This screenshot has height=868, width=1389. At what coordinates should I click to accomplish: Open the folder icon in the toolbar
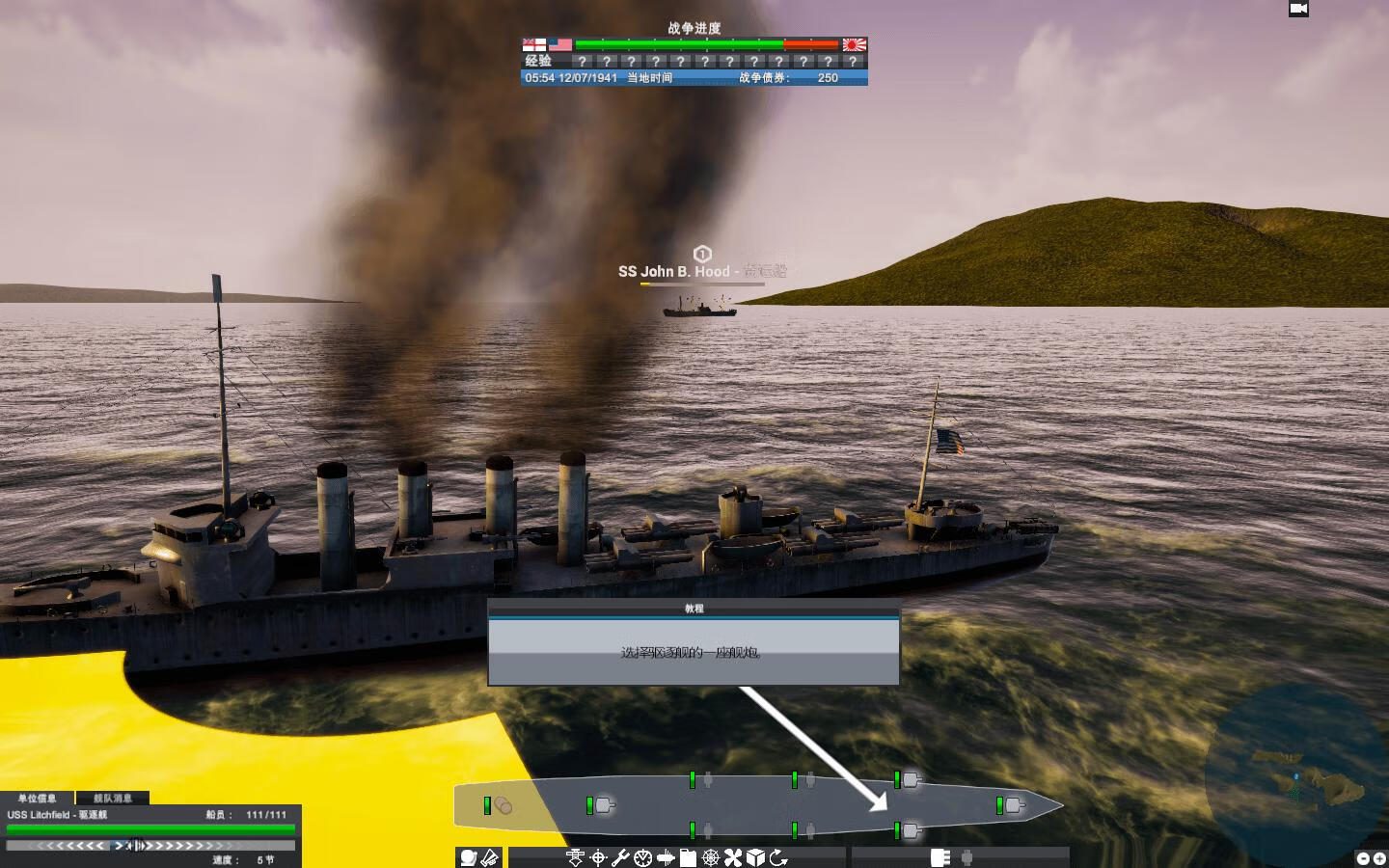[688, 857]
